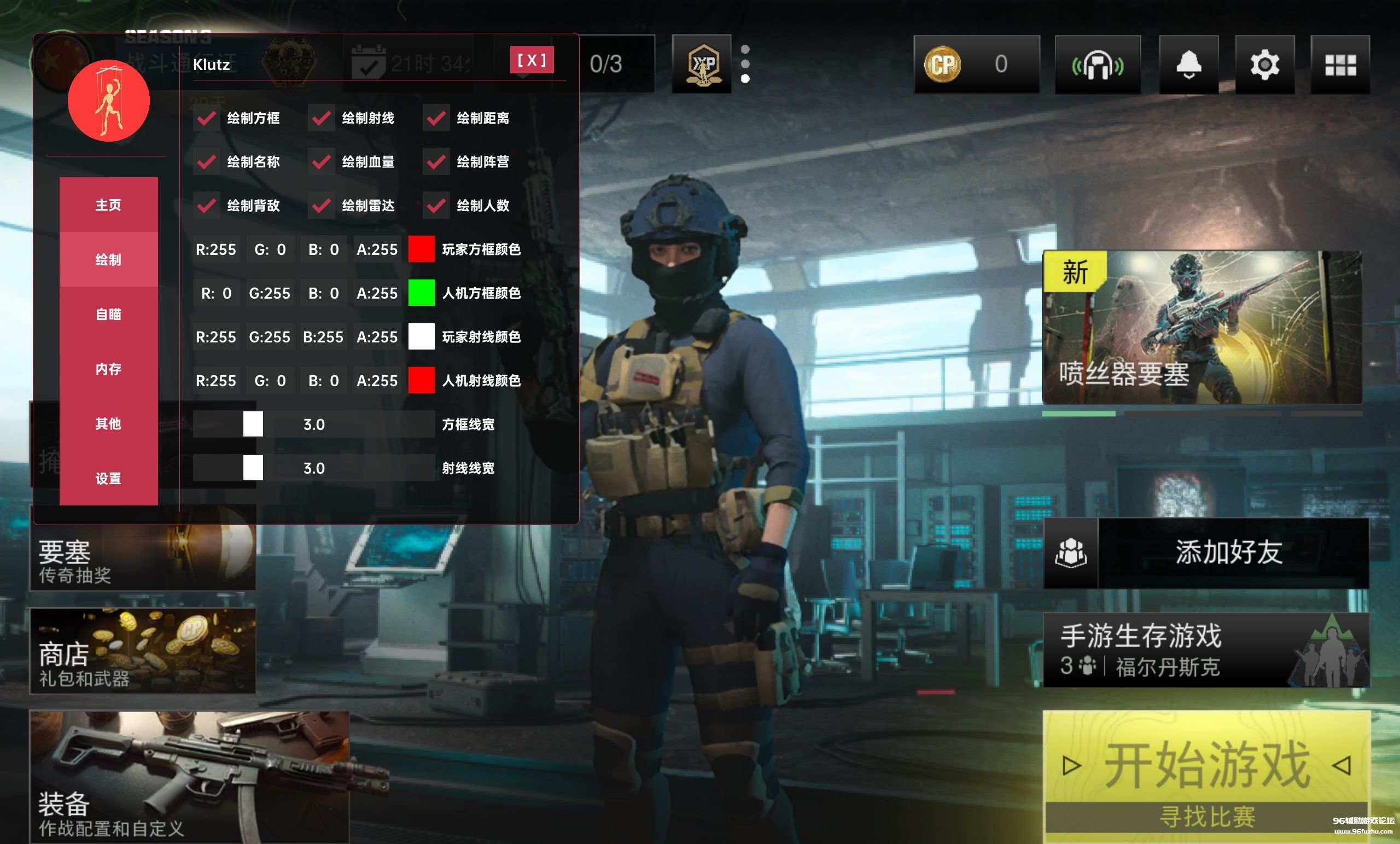Toggle the 绘制雷达 checkbox
The width and height of the screenshot is (1400, 844).
(322, 206)
